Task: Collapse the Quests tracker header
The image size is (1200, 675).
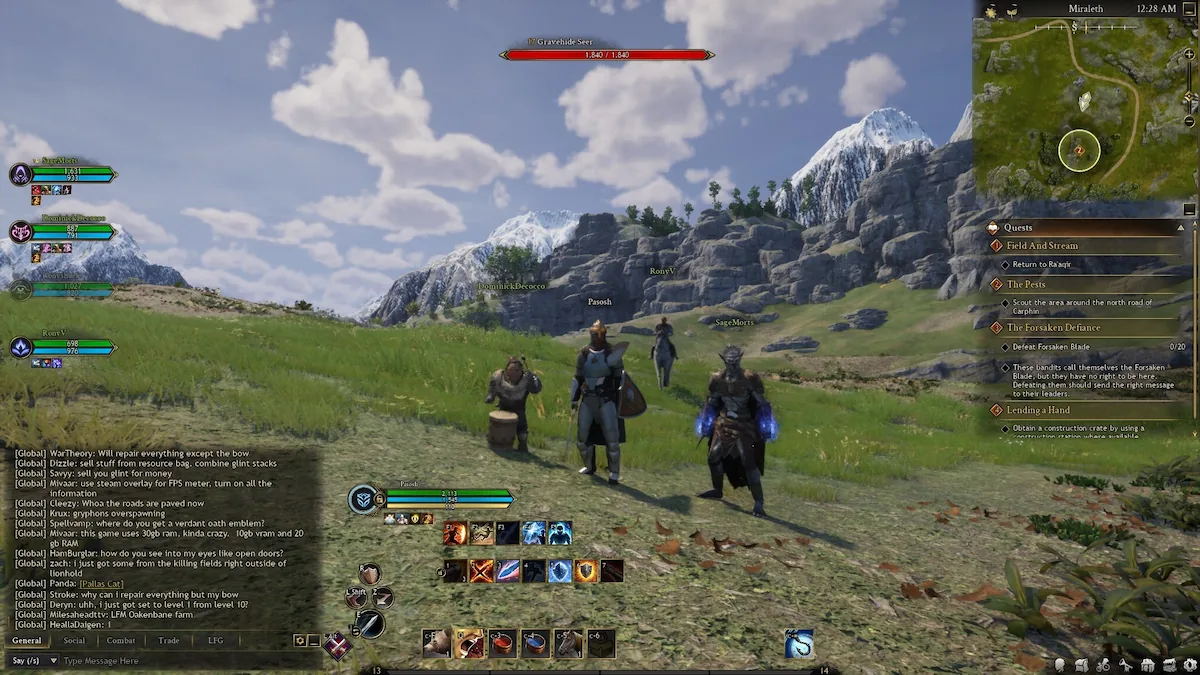Action: pyautogui.click(x=1180, y=228)
